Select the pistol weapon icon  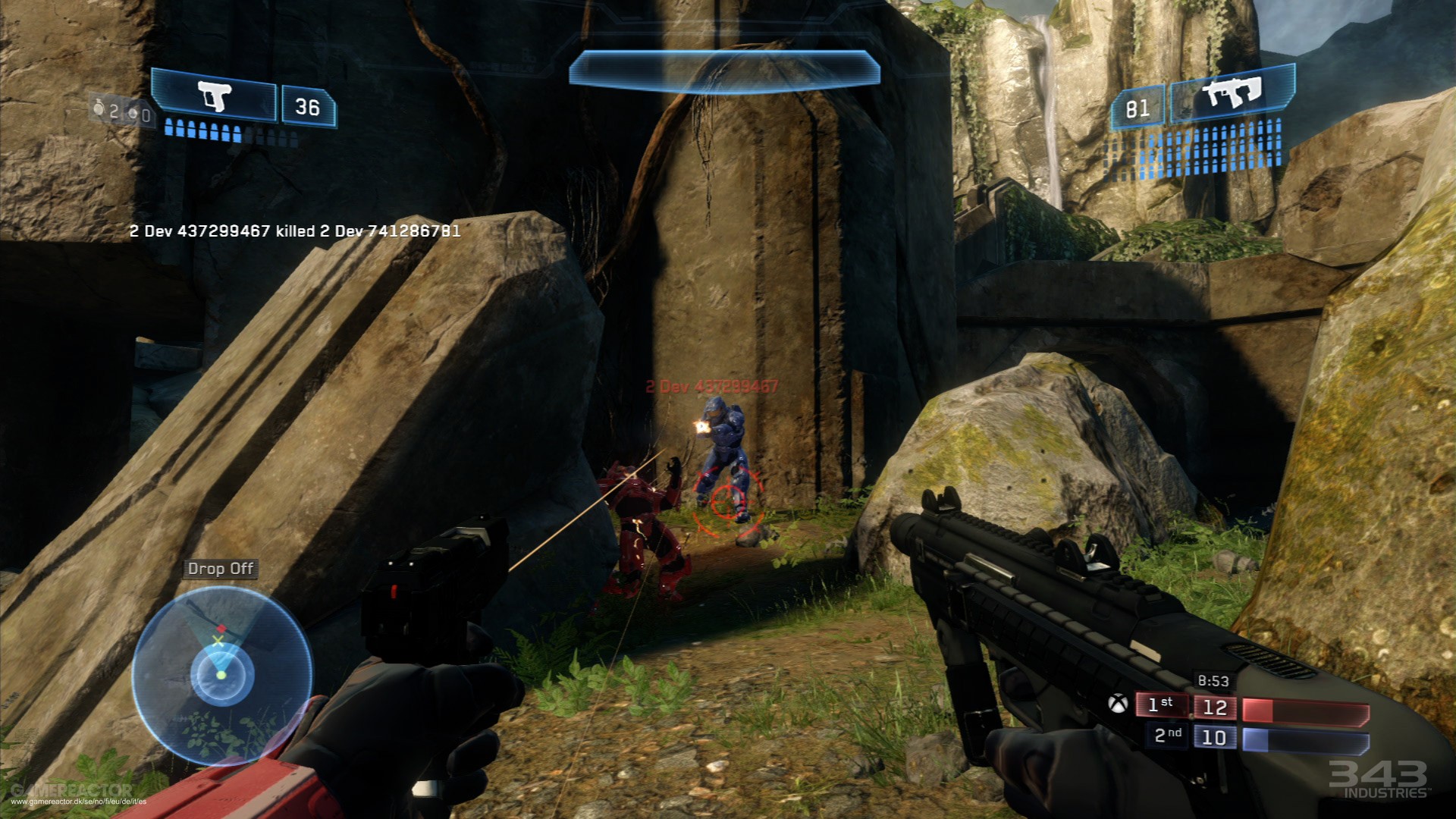pyautogui.click(x=213, y=96)
